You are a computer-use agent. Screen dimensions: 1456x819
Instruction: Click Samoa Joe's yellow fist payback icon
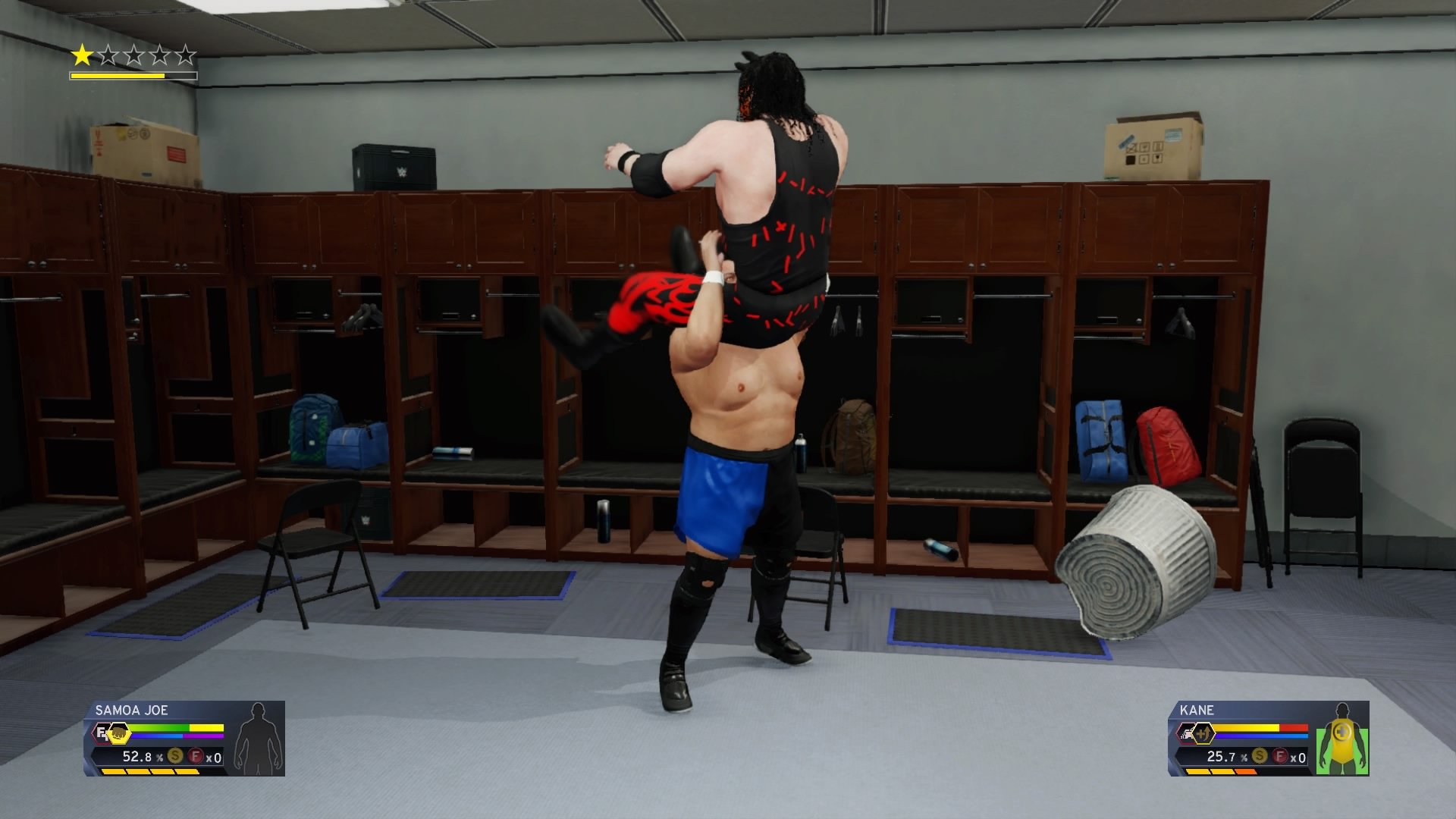pos(118,733)
